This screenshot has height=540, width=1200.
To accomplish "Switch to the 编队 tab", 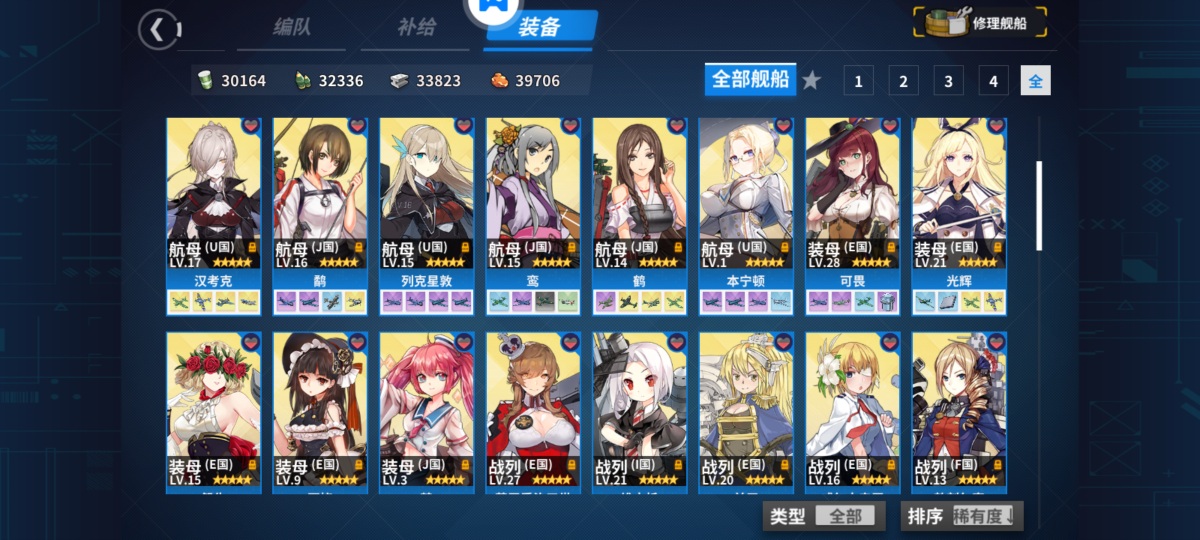I will coord(291,27).
